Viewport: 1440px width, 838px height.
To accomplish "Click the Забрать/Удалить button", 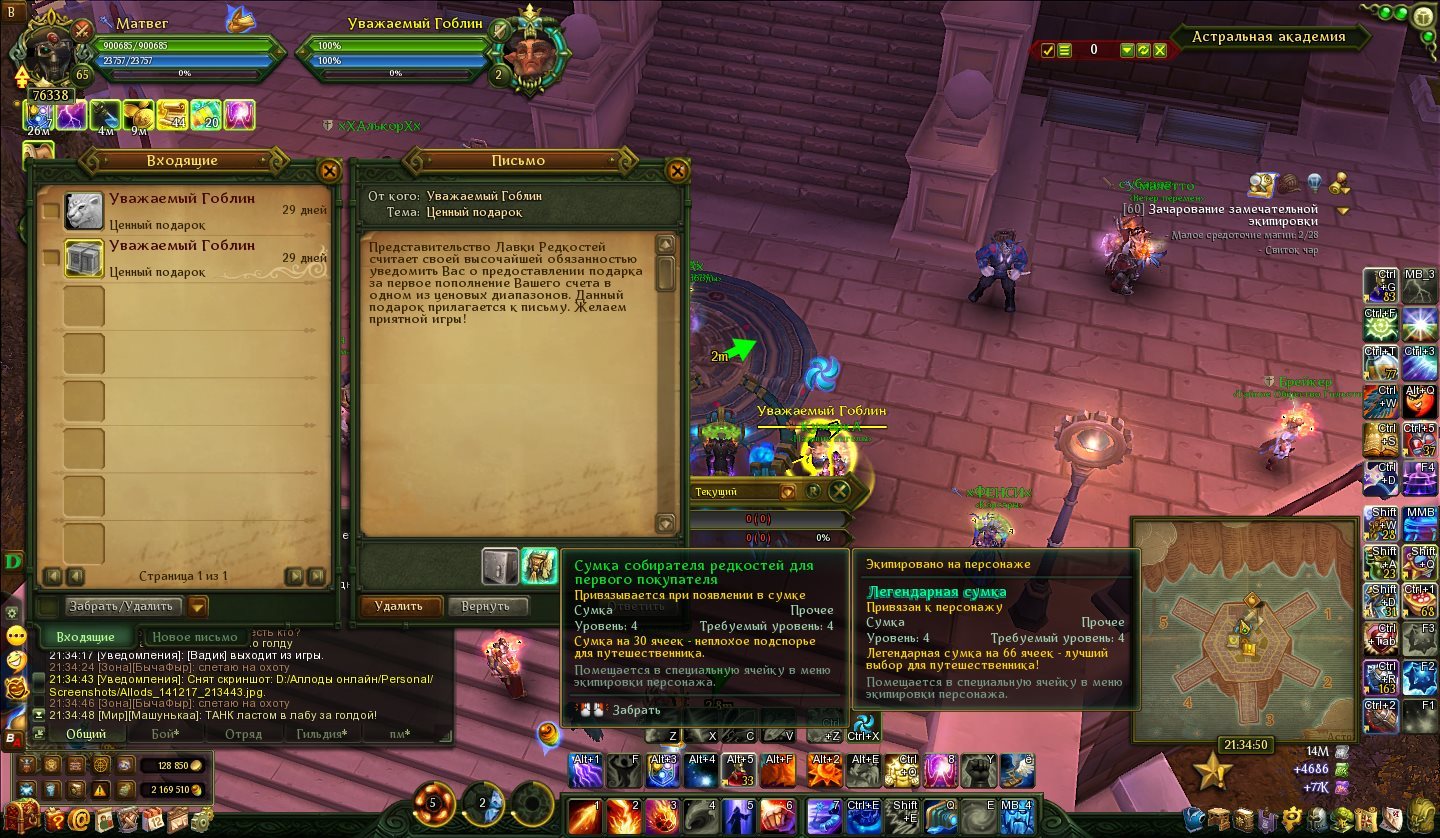I will (120, 606).
